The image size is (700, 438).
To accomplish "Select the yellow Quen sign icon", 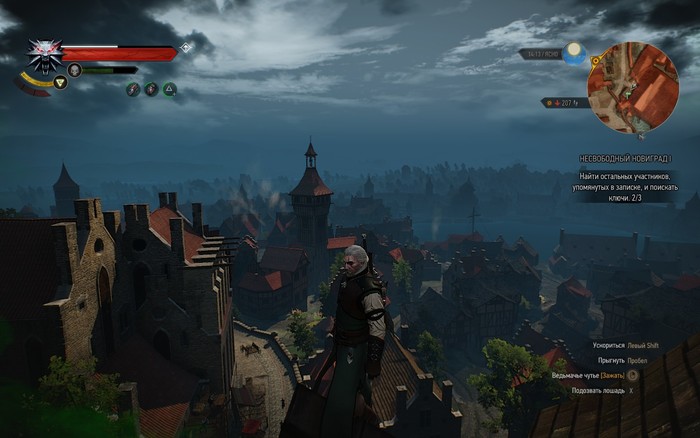I will pyautogui.click(x=60, y=82).
